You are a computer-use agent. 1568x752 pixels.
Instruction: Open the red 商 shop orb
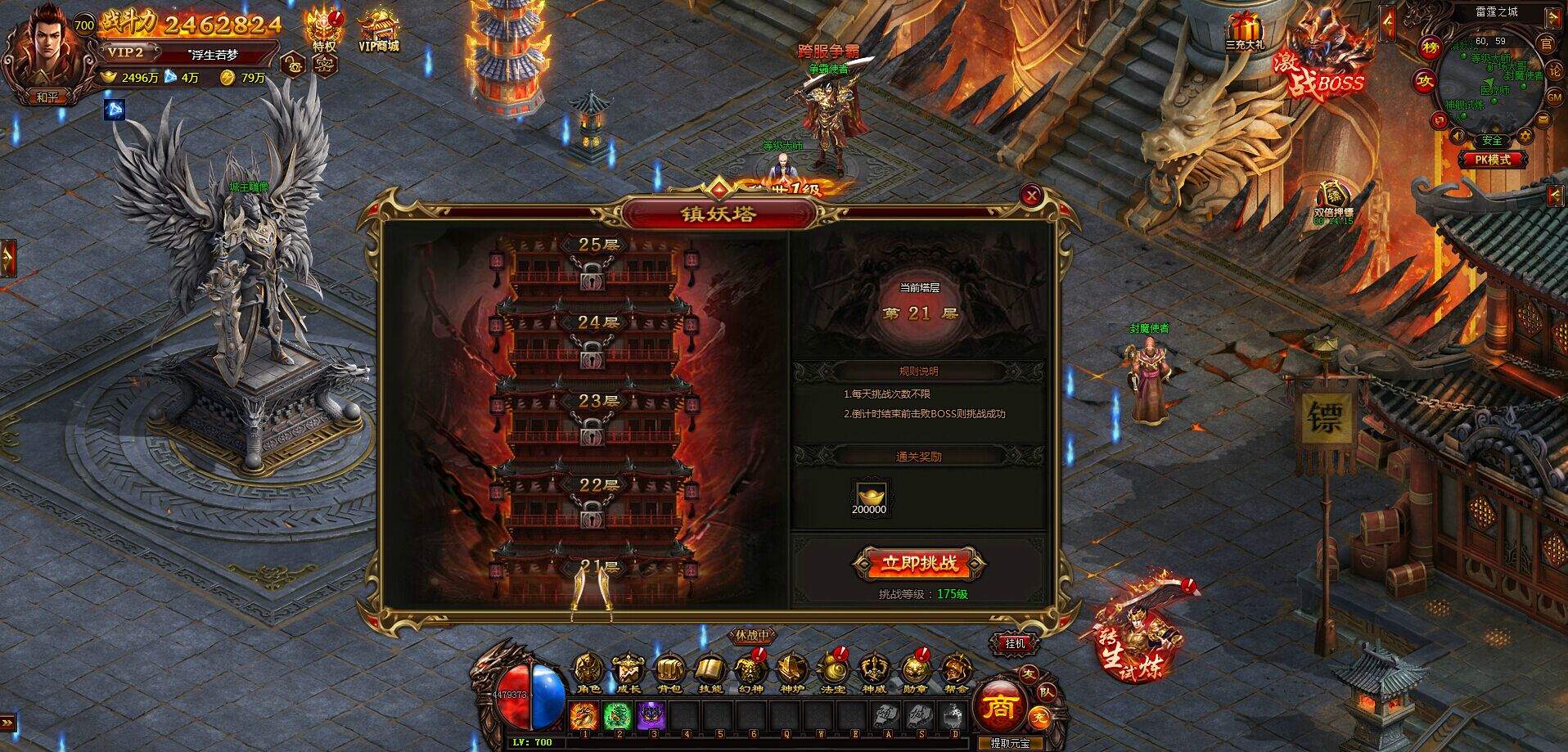[x=999, y=707]
